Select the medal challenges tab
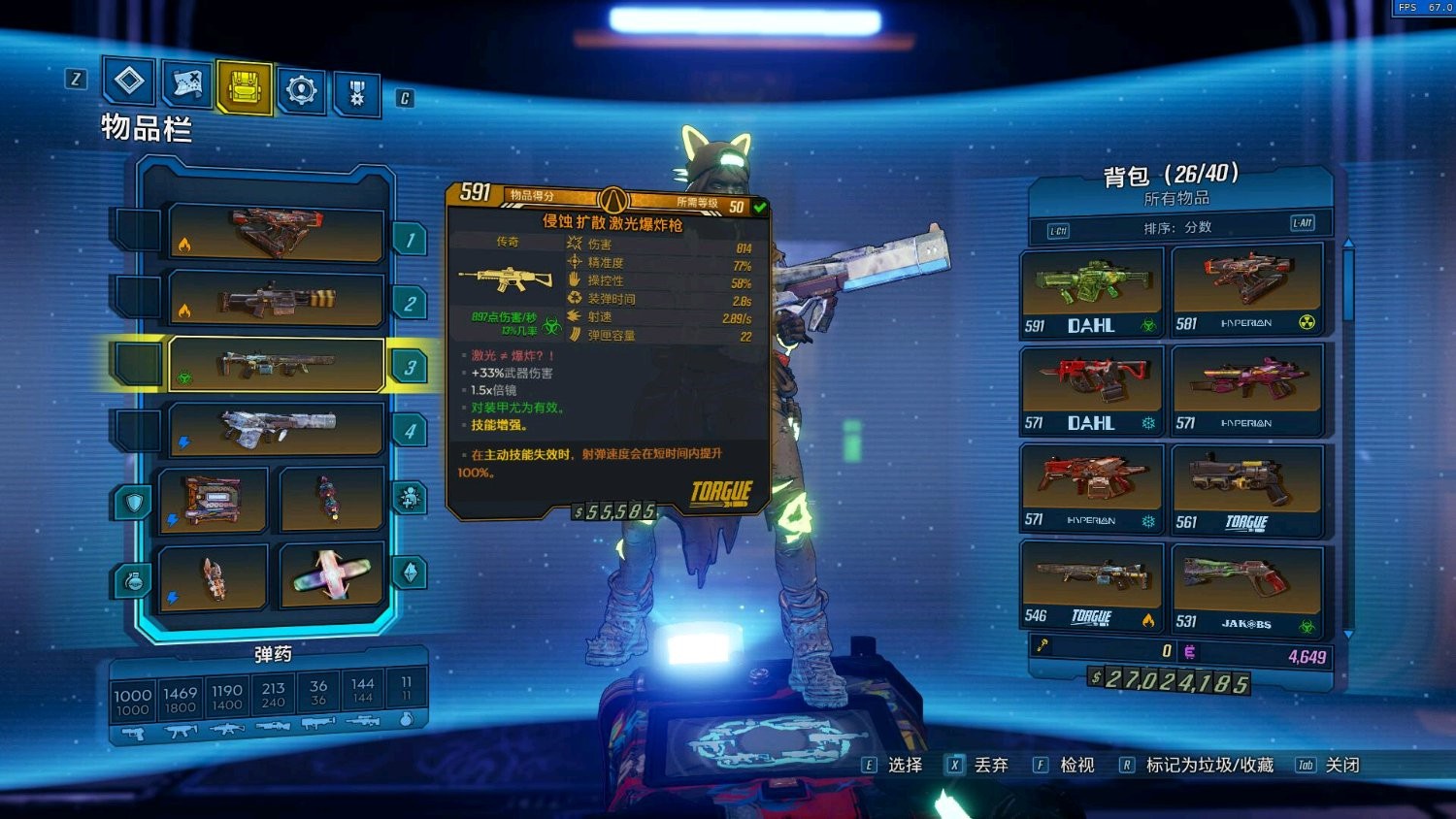The width and height of the screenshot is (1456, 819). pyautogui.click(x=357, y=94)
